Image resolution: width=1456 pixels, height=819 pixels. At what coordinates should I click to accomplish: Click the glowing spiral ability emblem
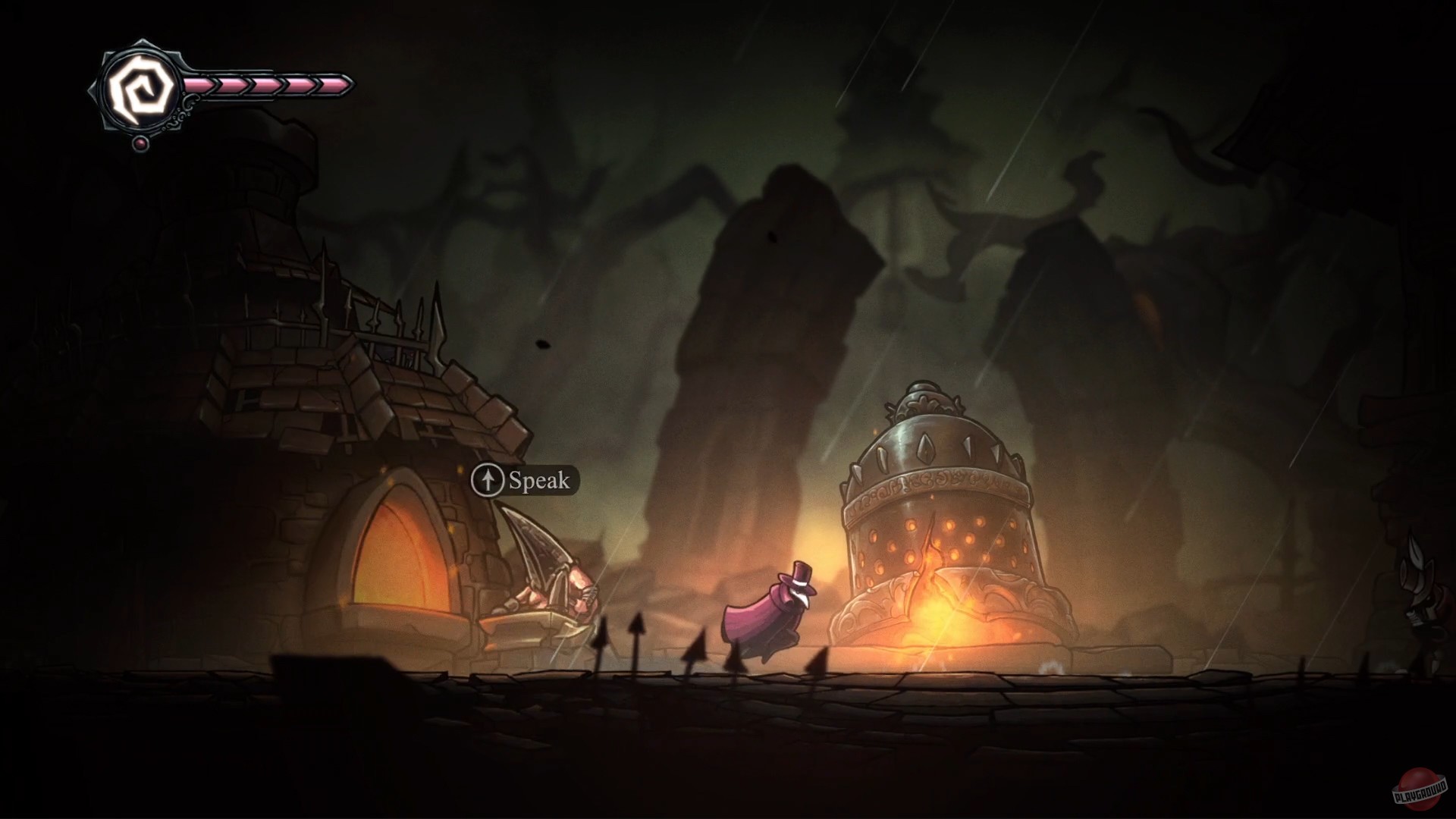coord(140,85)
